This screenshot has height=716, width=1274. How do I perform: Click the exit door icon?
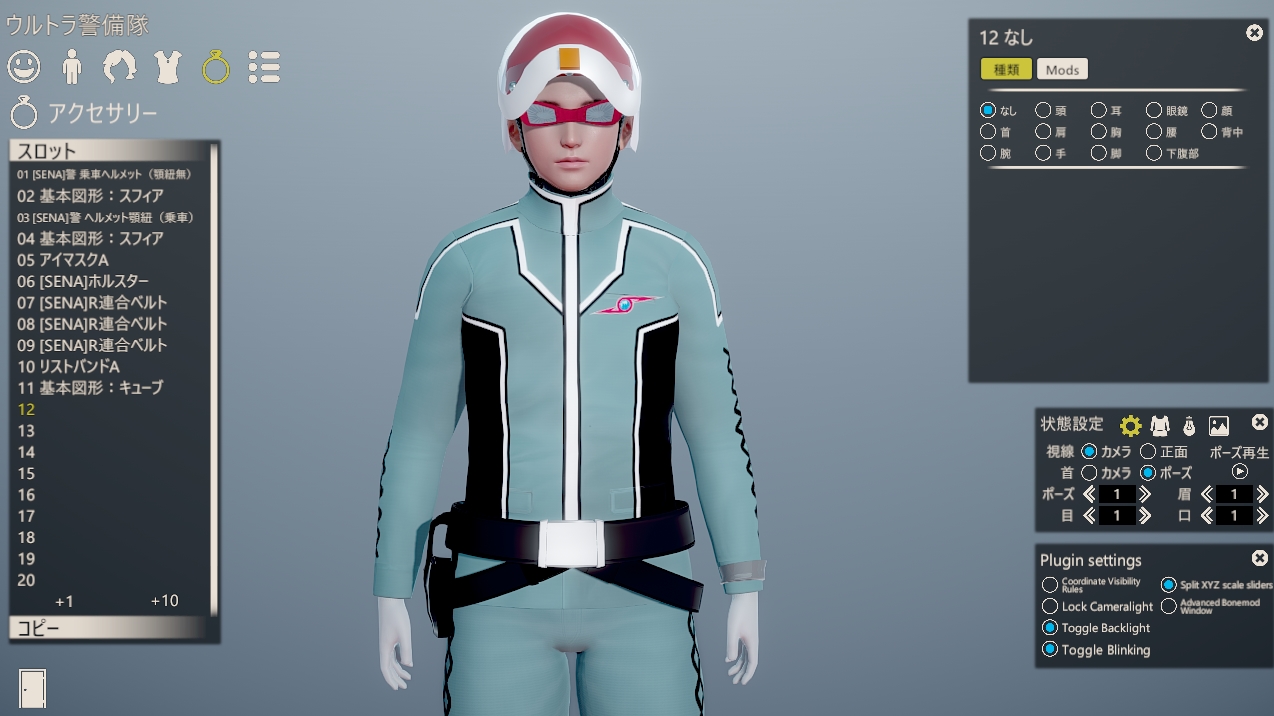(x=32, y=688)
